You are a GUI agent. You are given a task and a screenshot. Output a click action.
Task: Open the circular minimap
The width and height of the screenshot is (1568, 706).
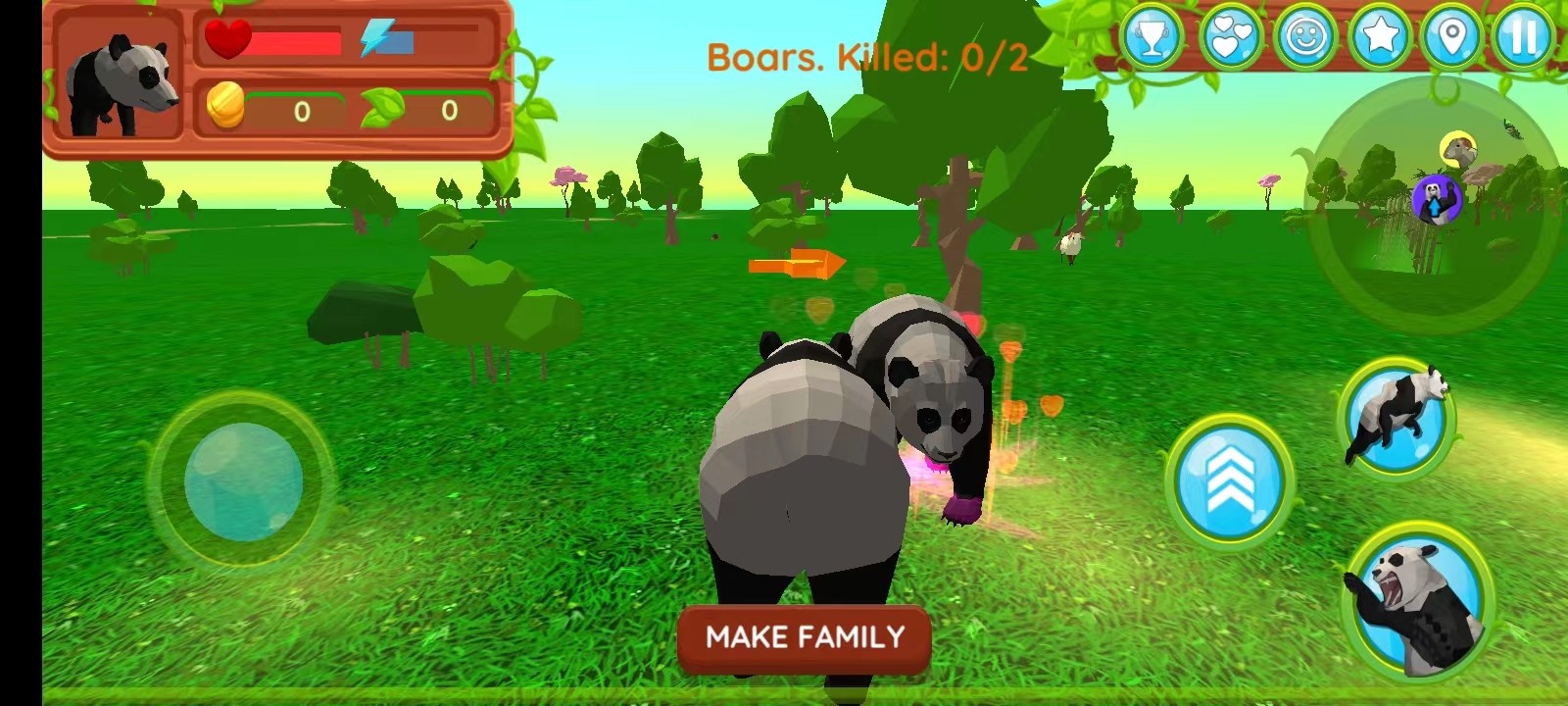[x=1436, y=204]
